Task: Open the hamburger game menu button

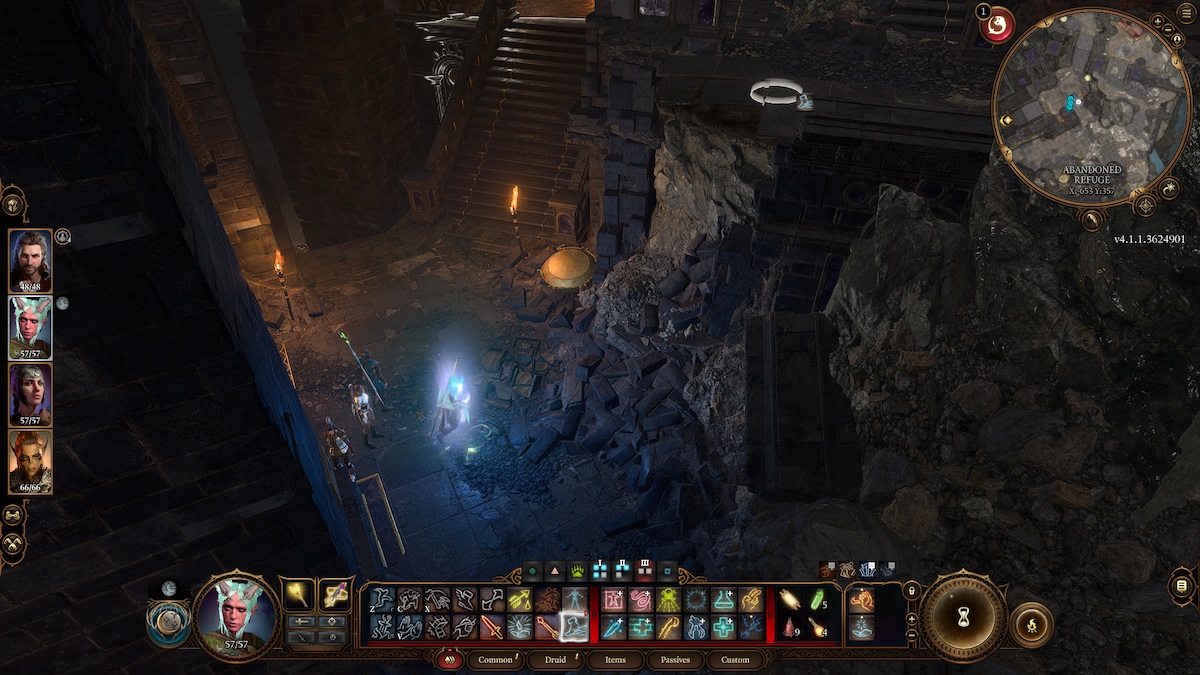Action: pyautogui.click(x=1182, y=583)
